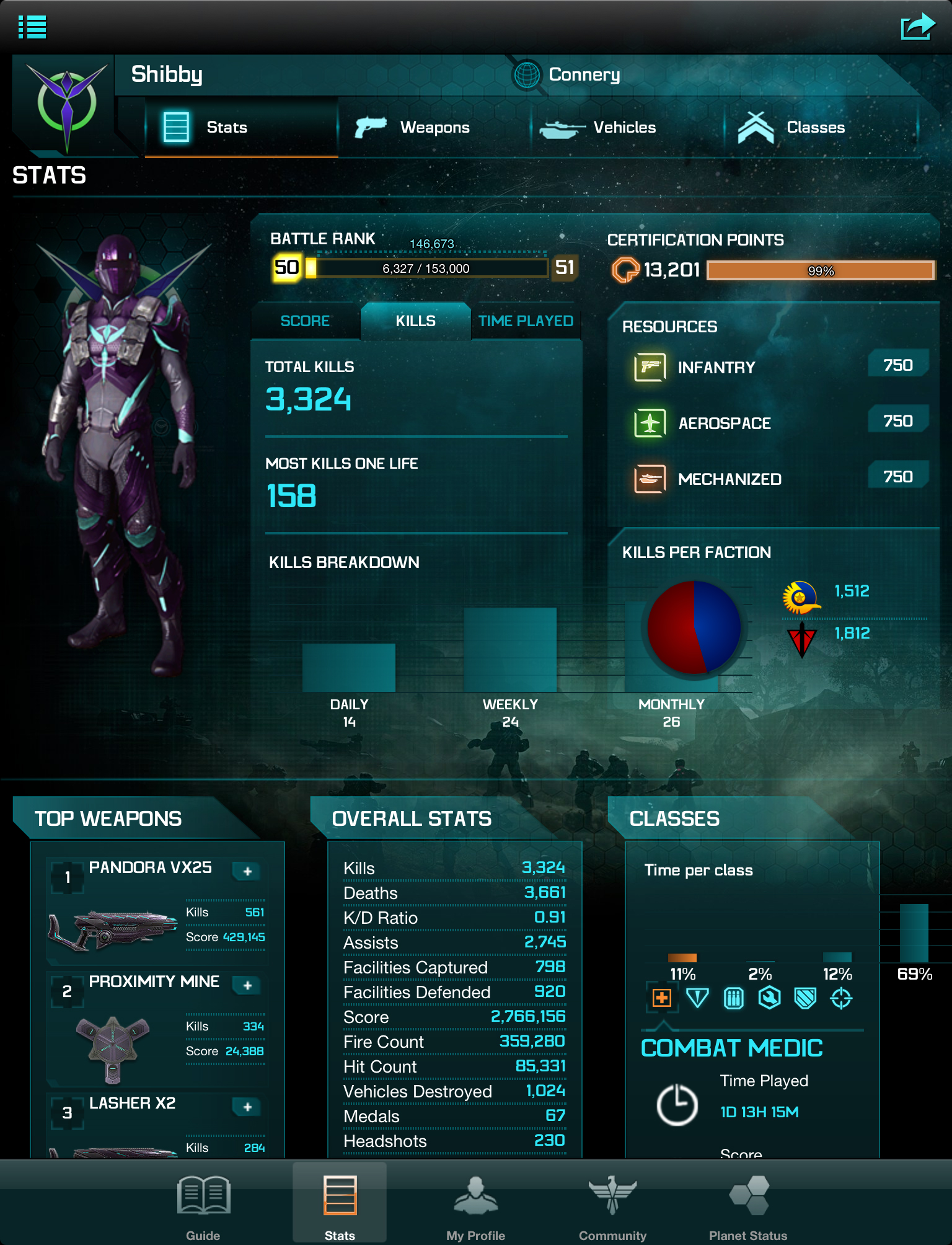Expand the Proximity Mine weapon entry
Image resolution: width=952 pixels, height=1245 pixels.
point(247,985)
